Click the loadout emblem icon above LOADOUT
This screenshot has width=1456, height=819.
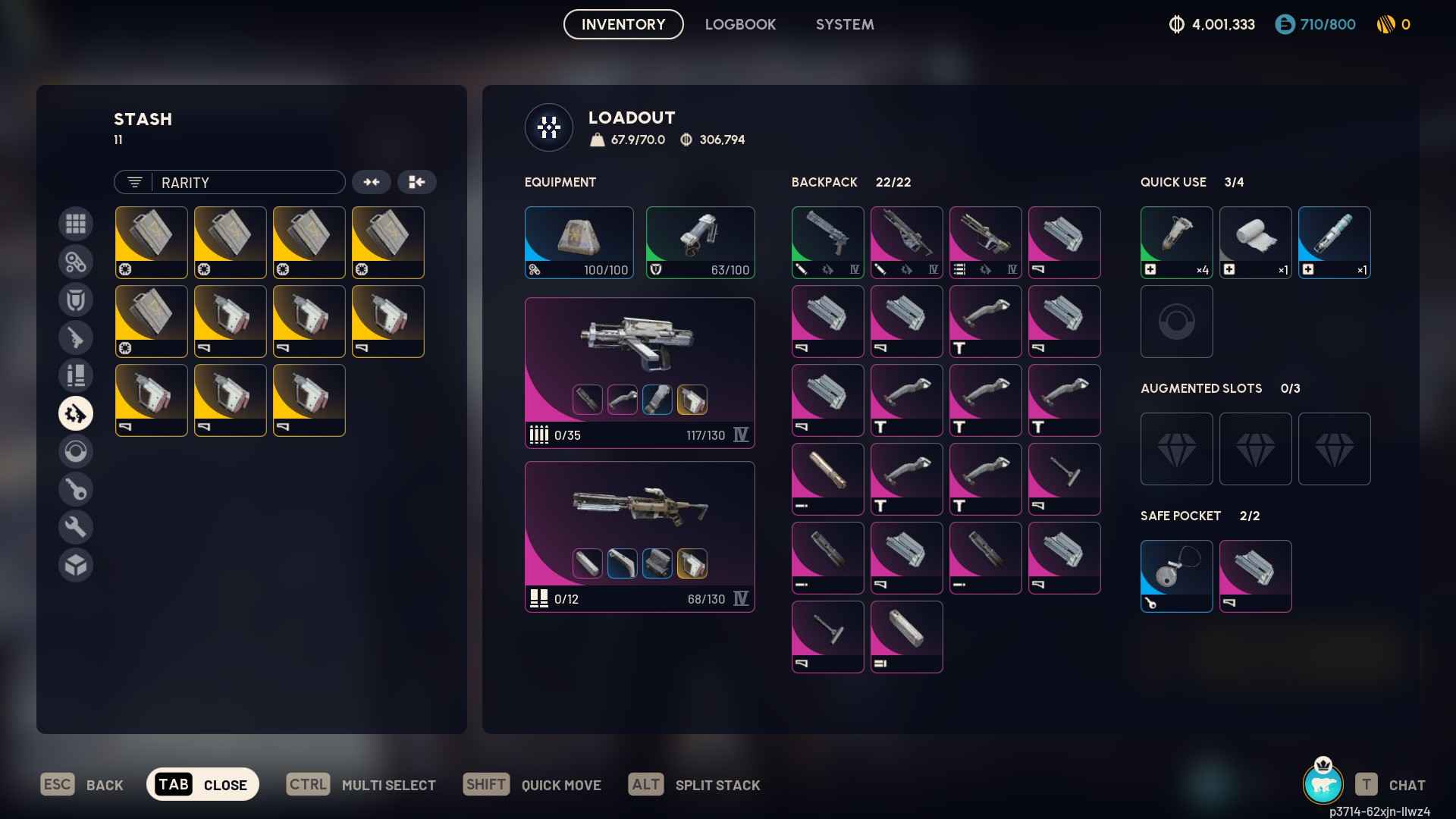point(548,127)
